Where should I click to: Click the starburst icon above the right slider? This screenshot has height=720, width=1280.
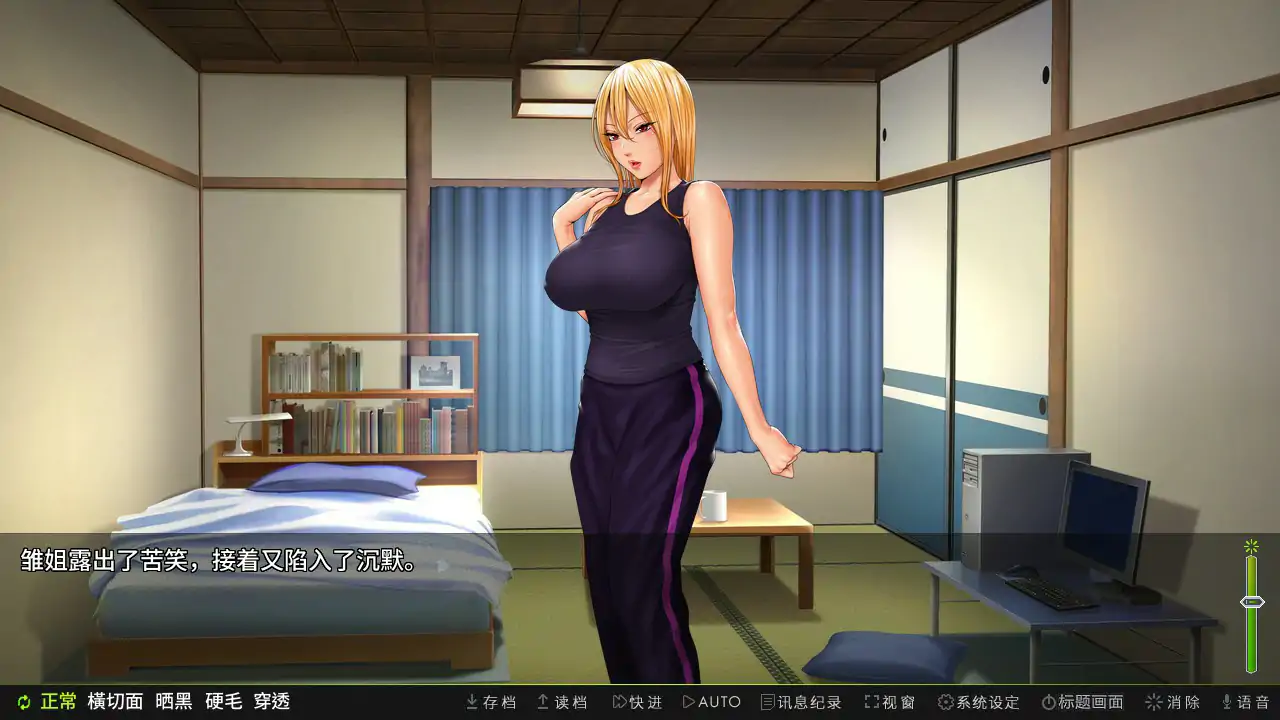pos(1249,546)
